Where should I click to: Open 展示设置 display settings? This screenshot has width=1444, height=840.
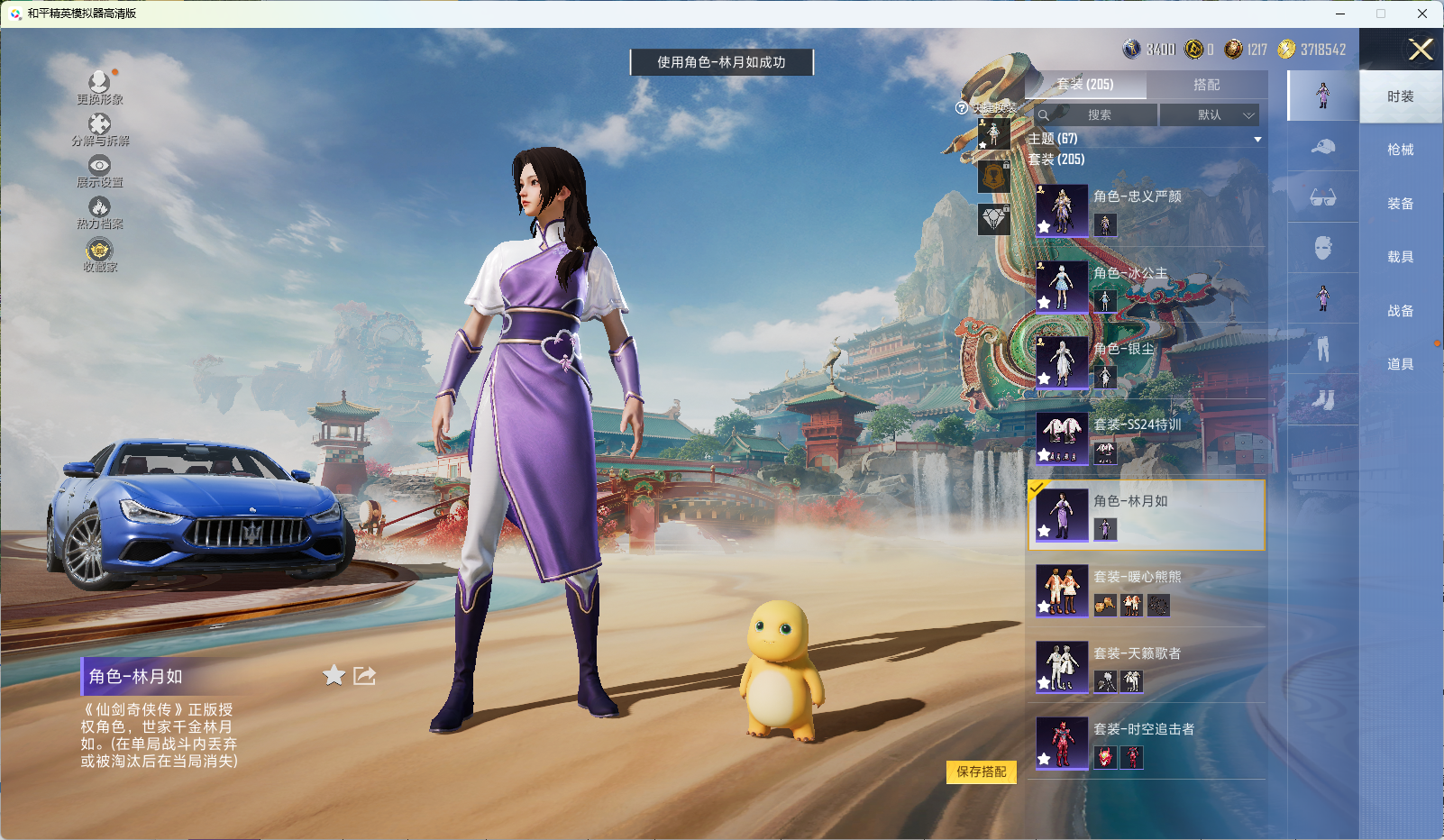coord(99,171)
